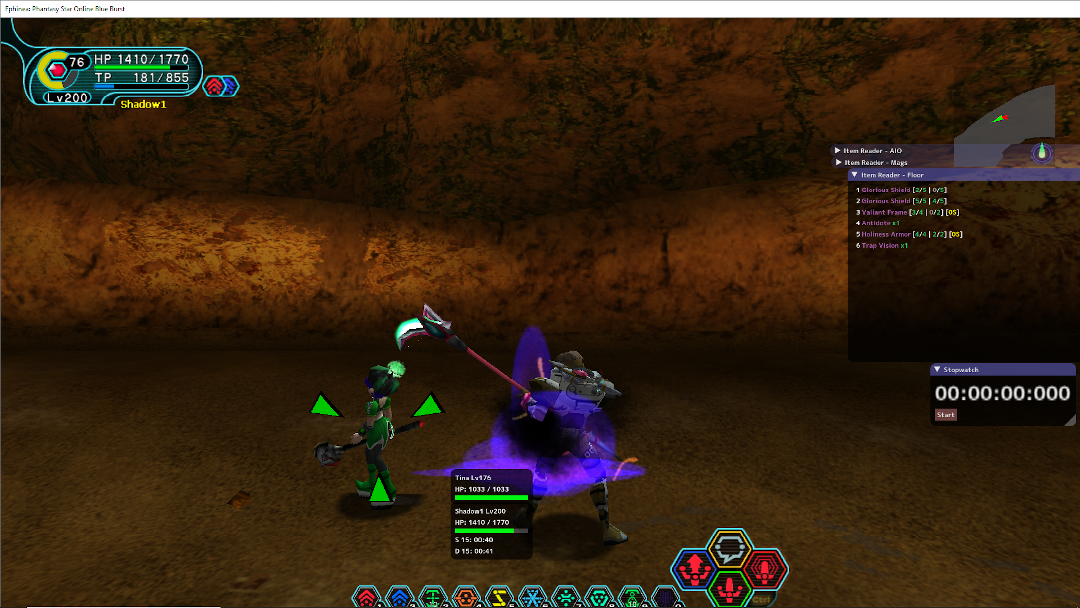Trigger the green-bordered attack action
Image resolution: width=1080 pixels, height=608 pixels.
pyautogui.click(x=731, y=586)
